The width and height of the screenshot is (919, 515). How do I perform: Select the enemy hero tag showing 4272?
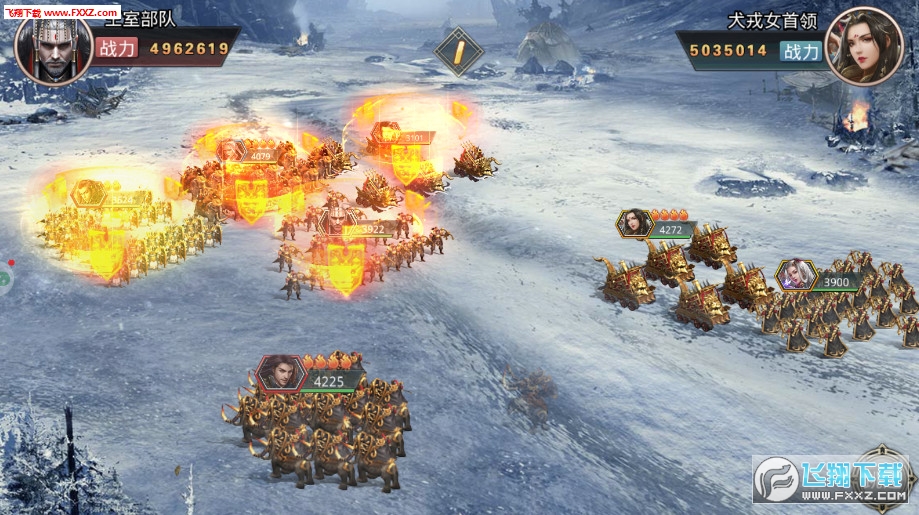pyautogui.click(x=656, y=226)
